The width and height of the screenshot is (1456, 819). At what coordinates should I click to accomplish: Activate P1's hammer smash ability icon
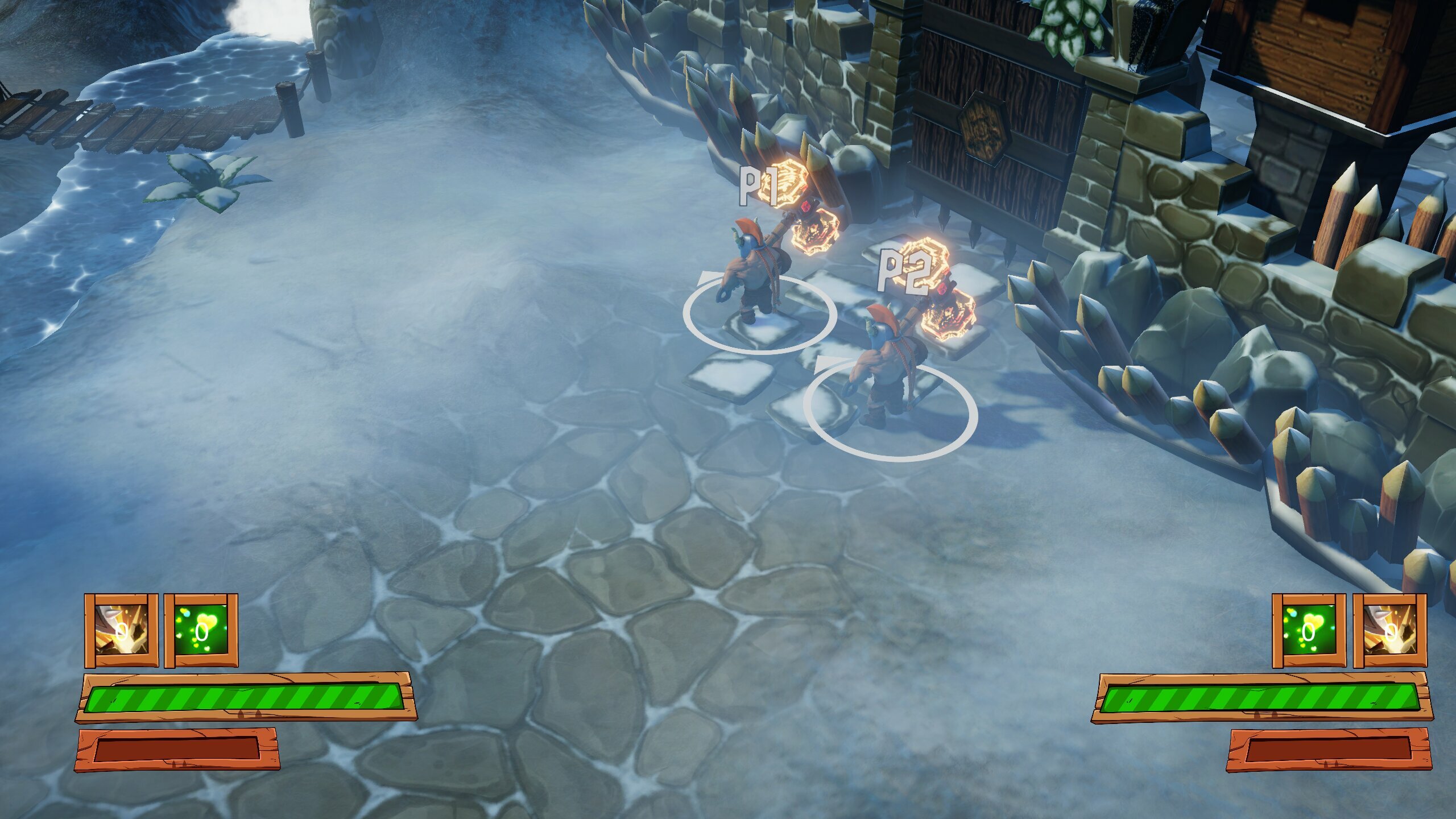121,630
